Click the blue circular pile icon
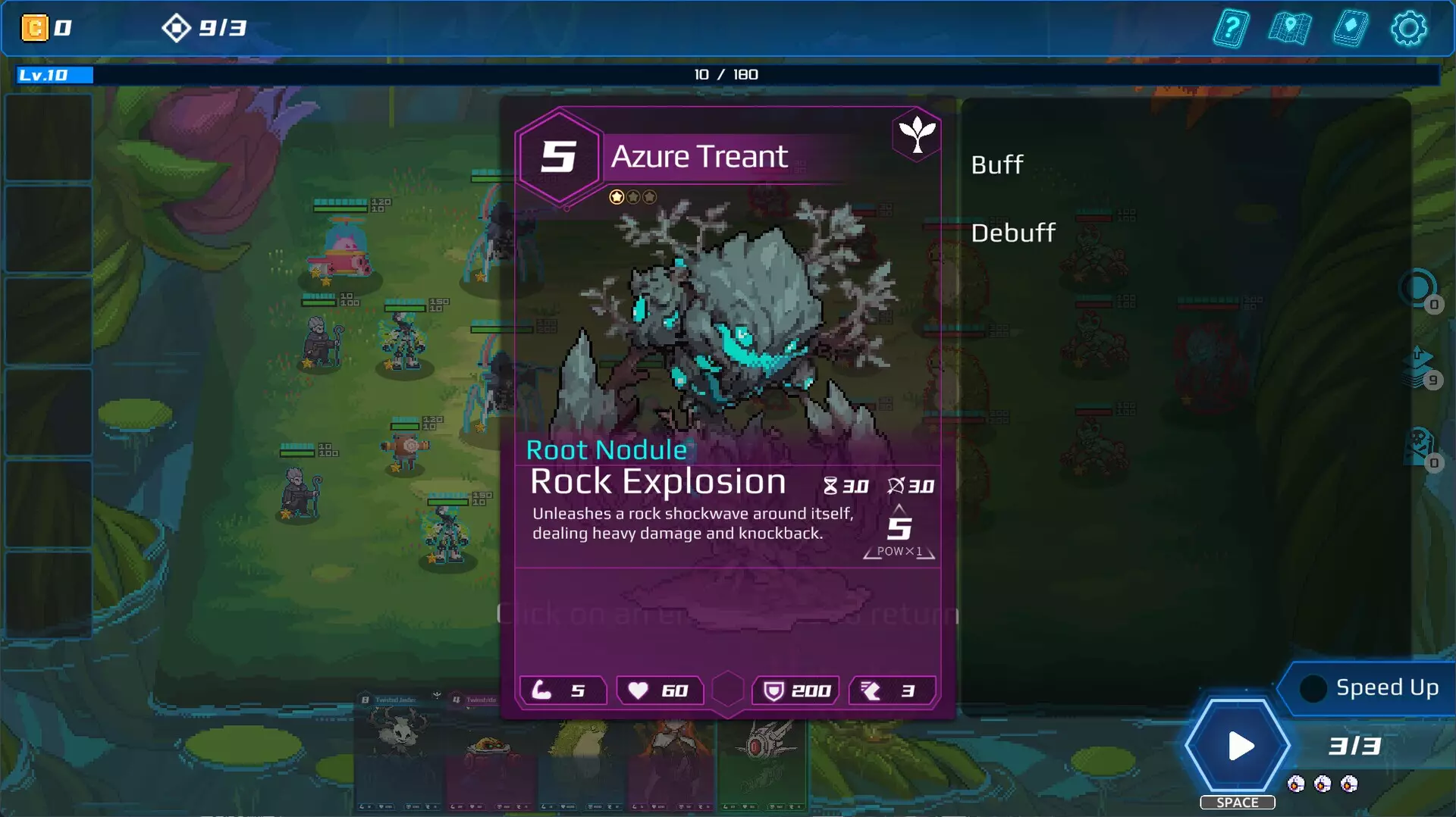The image size is (1456, 817). [x=1417, y=289]
